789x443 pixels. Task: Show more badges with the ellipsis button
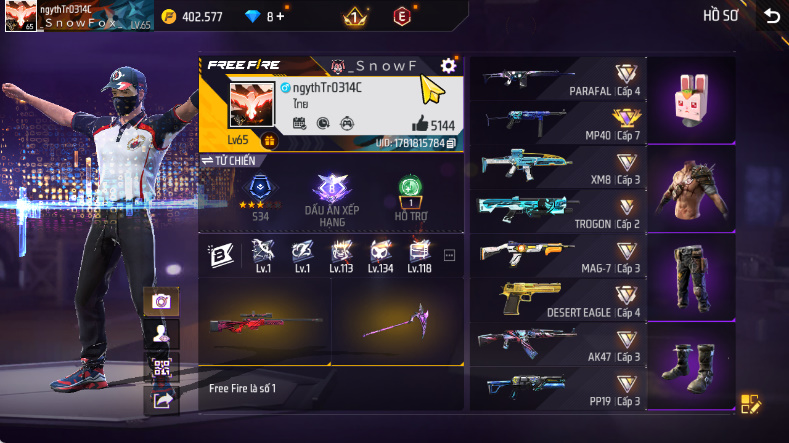coord(449,255)
